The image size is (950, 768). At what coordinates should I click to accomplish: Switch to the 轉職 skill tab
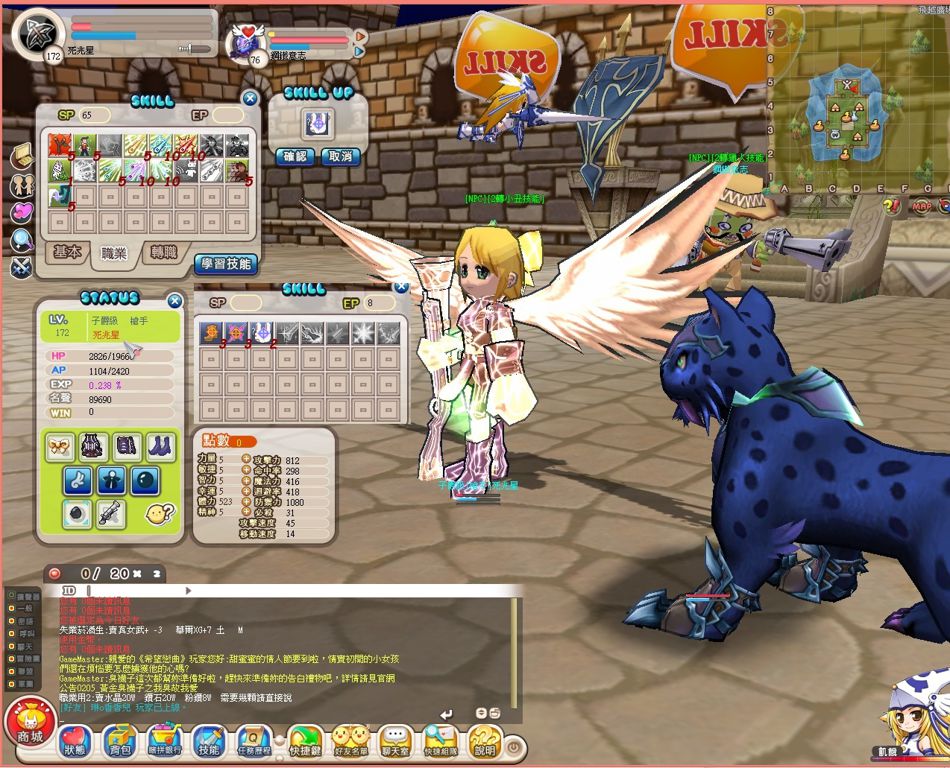pos(159,252)
